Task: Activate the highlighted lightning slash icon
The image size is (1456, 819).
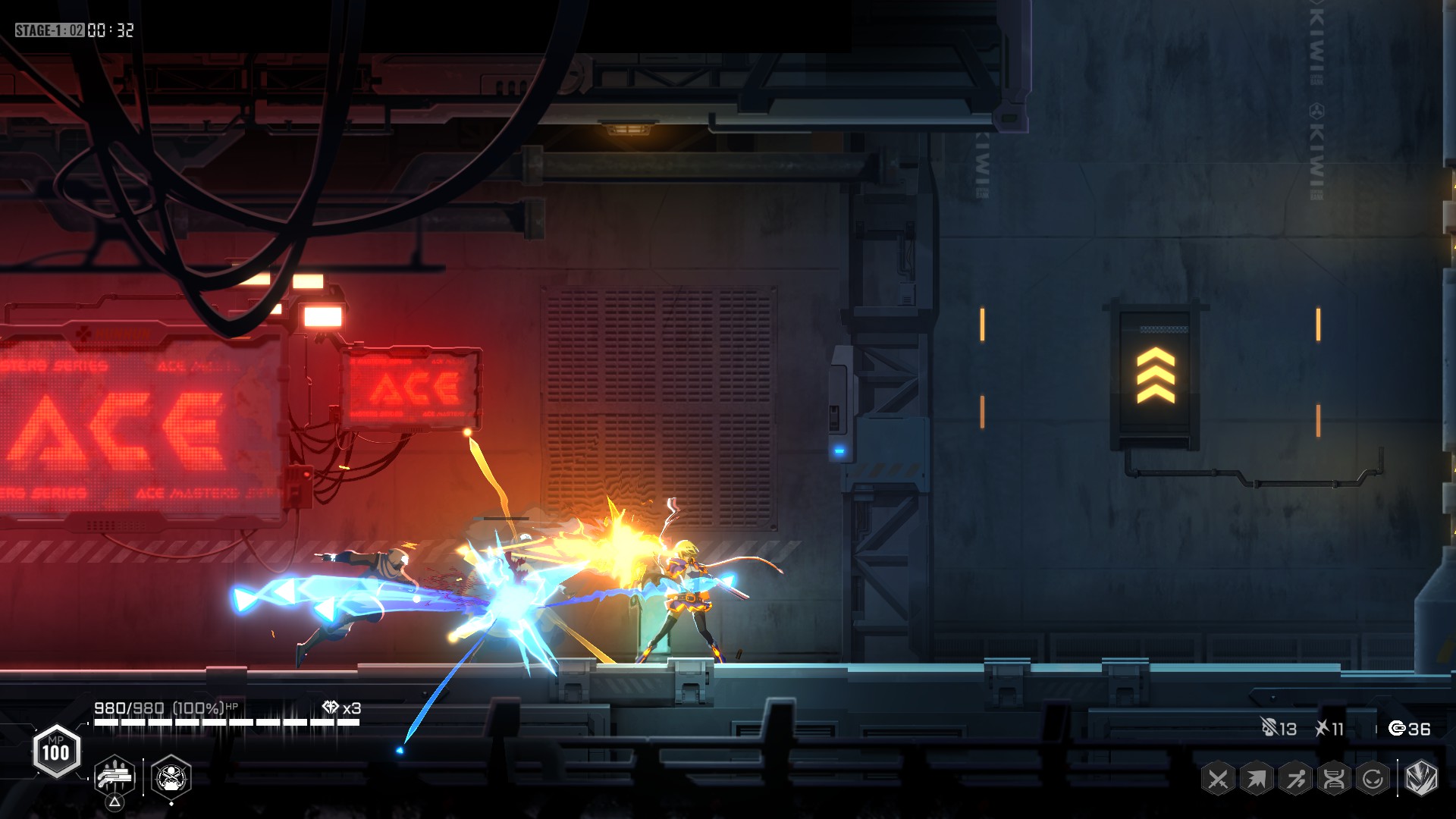Action: (x=1421, y=778)
